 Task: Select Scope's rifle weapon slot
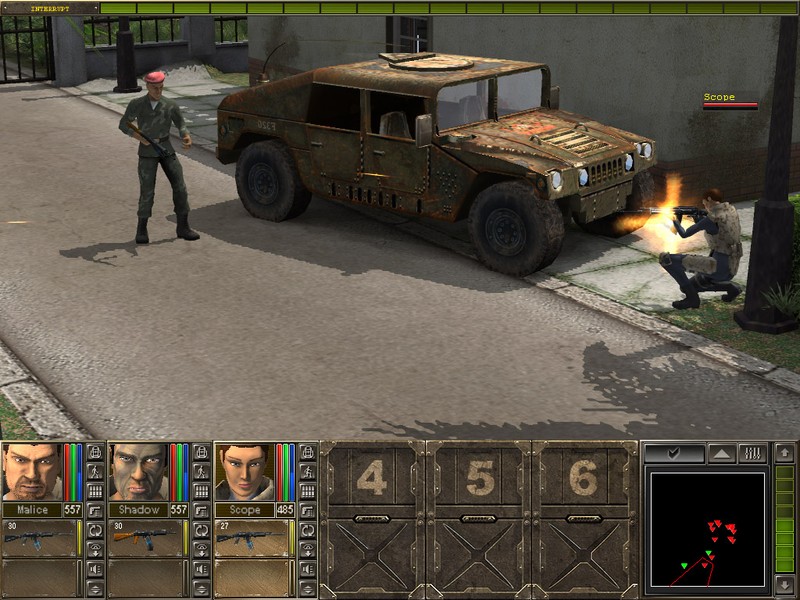(x=250, y=537)
